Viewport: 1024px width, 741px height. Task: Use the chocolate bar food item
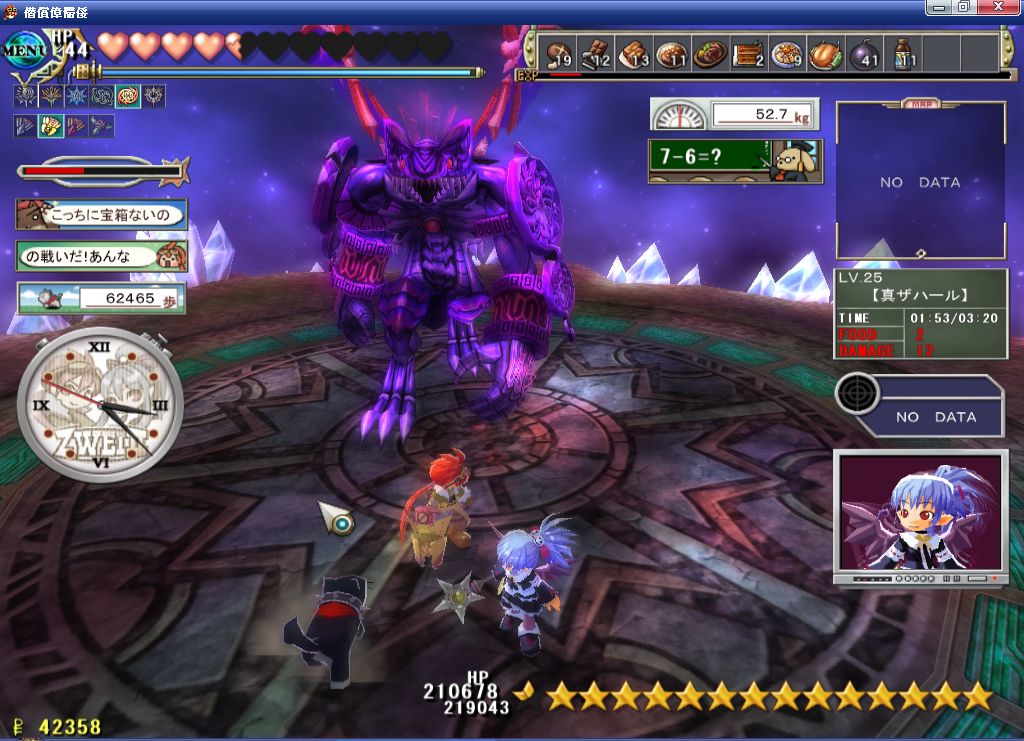pyautogui.click(x=597, y=54)
